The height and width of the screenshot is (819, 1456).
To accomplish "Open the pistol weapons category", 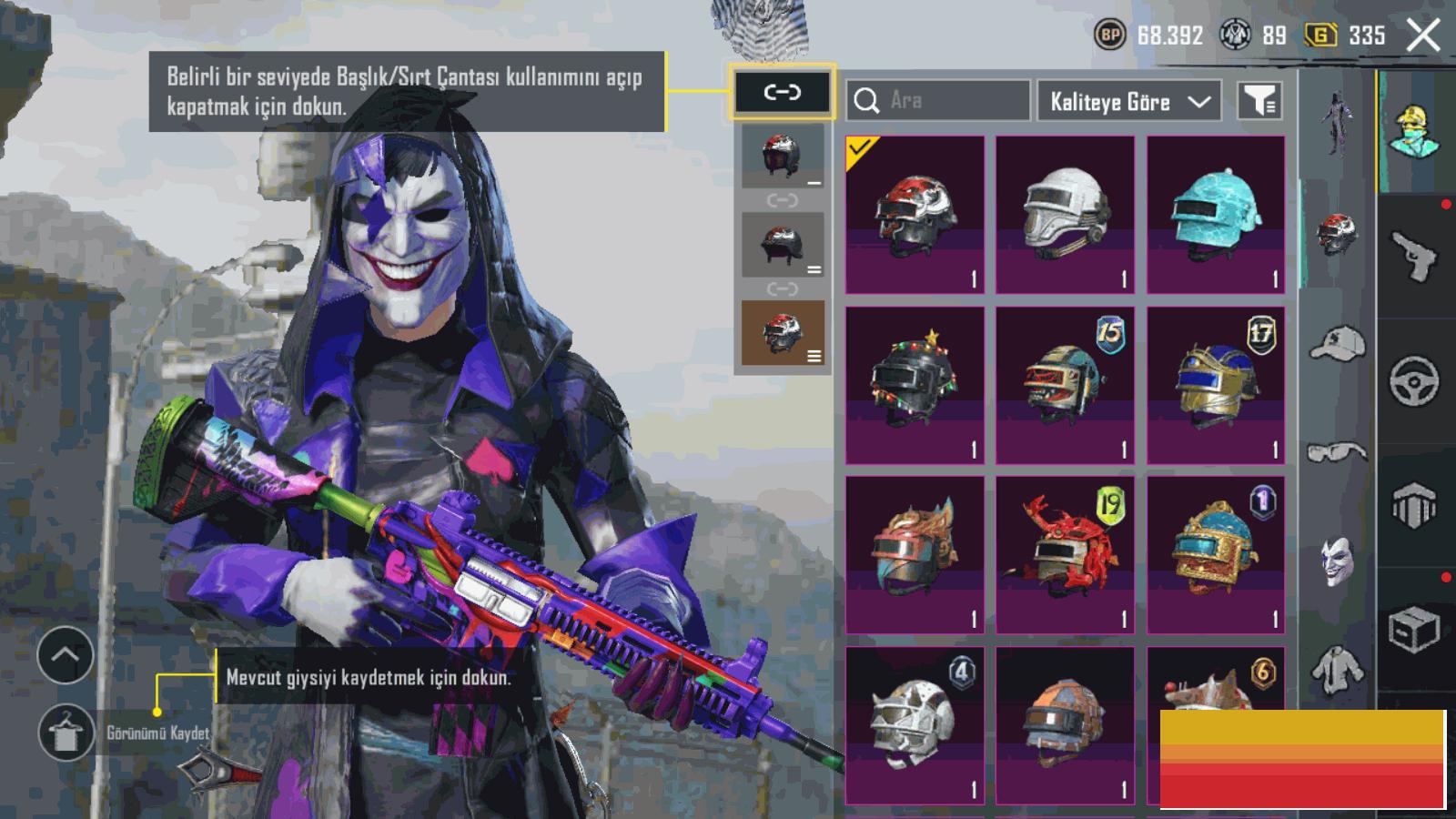I will [x=1415, y=256].
